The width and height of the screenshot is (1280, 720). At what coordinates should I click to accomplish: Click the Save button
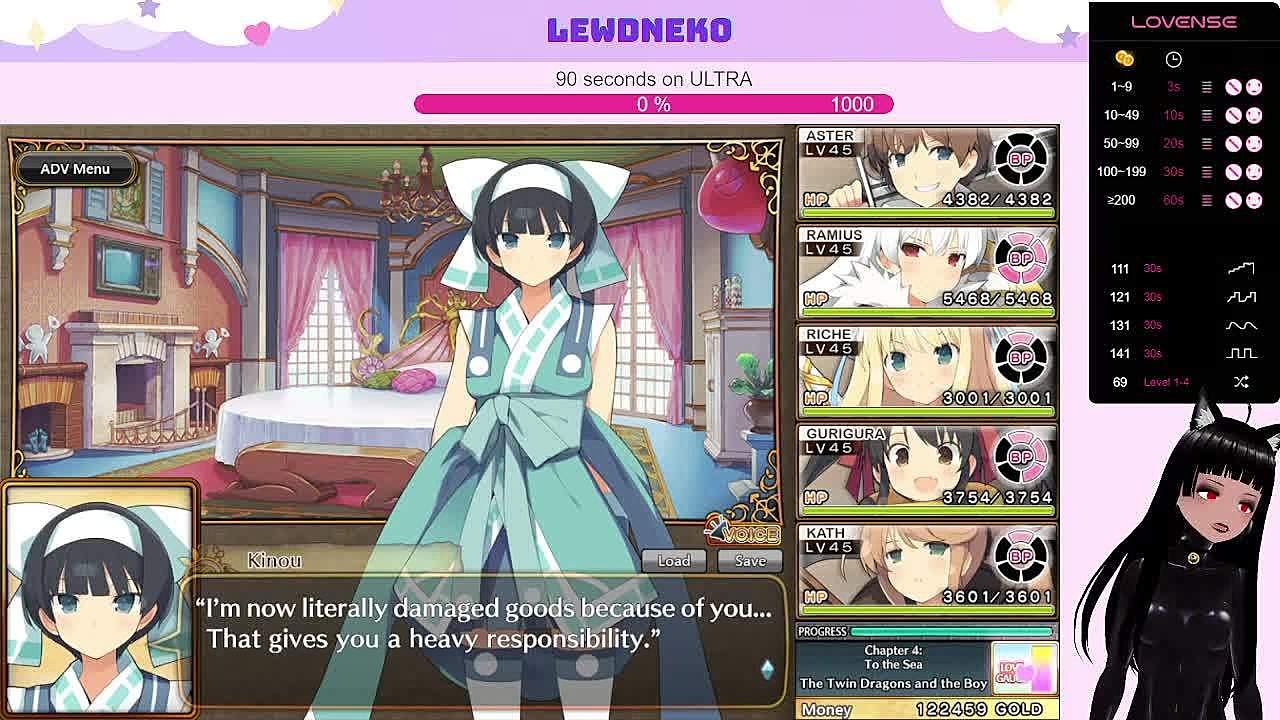[x=750, y=561]
